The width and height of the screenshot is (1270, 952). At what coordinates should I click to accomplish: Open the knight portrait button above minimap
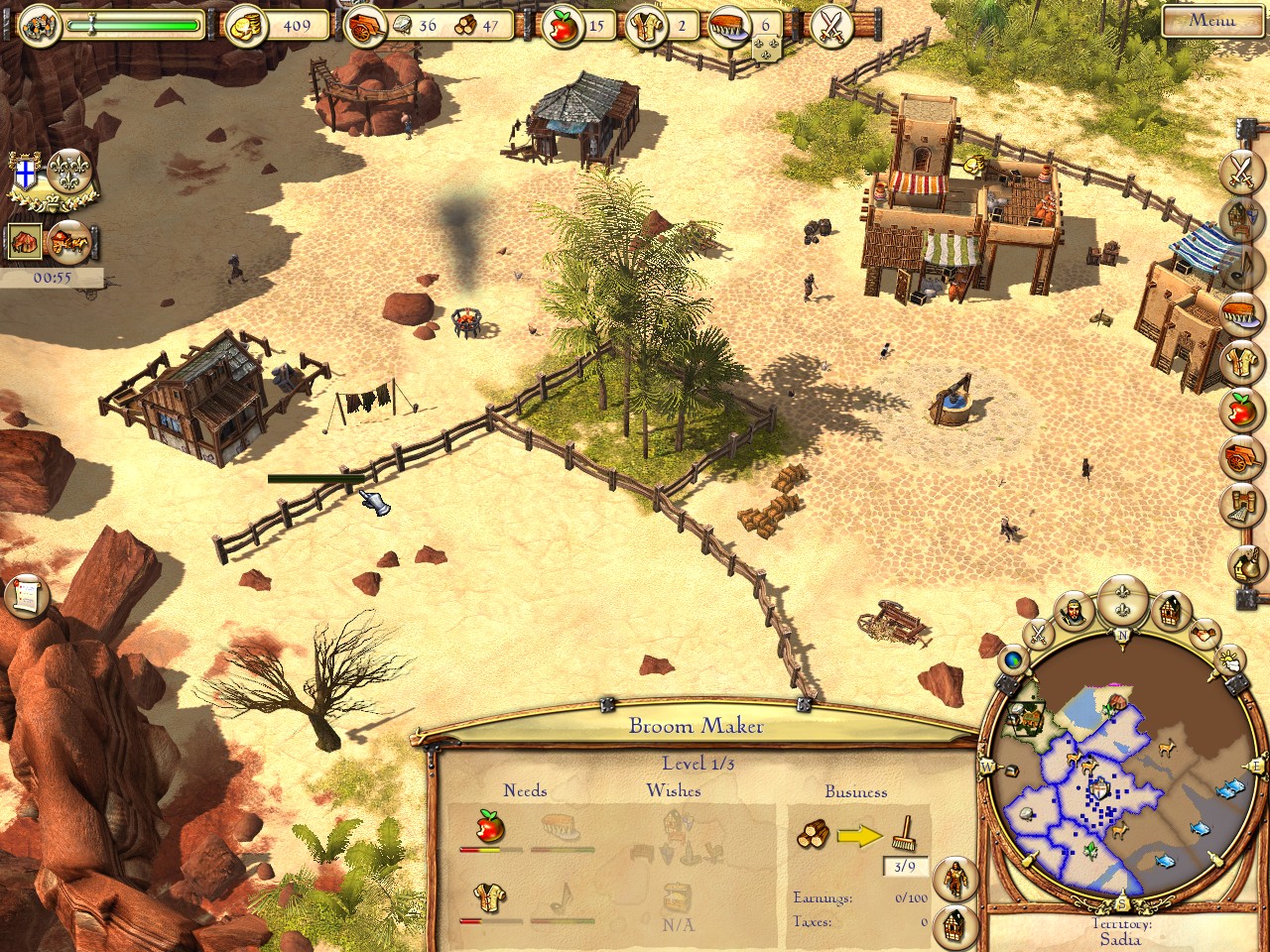(x=1073, y=612)
